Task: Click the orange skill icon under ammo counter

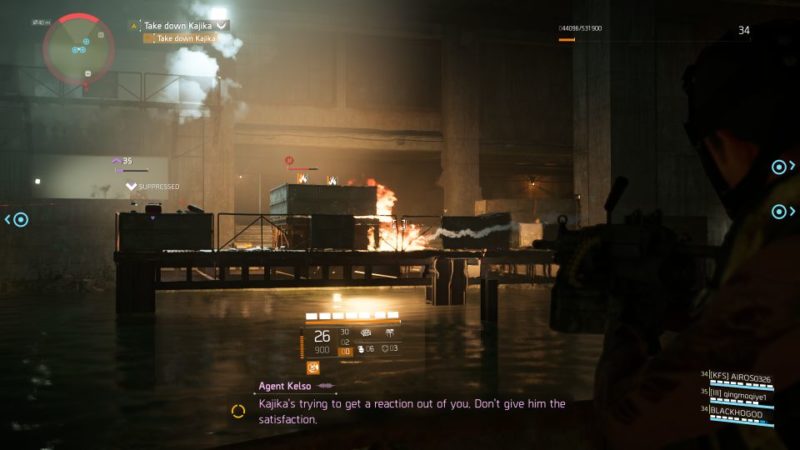Action: pos(312,367)
